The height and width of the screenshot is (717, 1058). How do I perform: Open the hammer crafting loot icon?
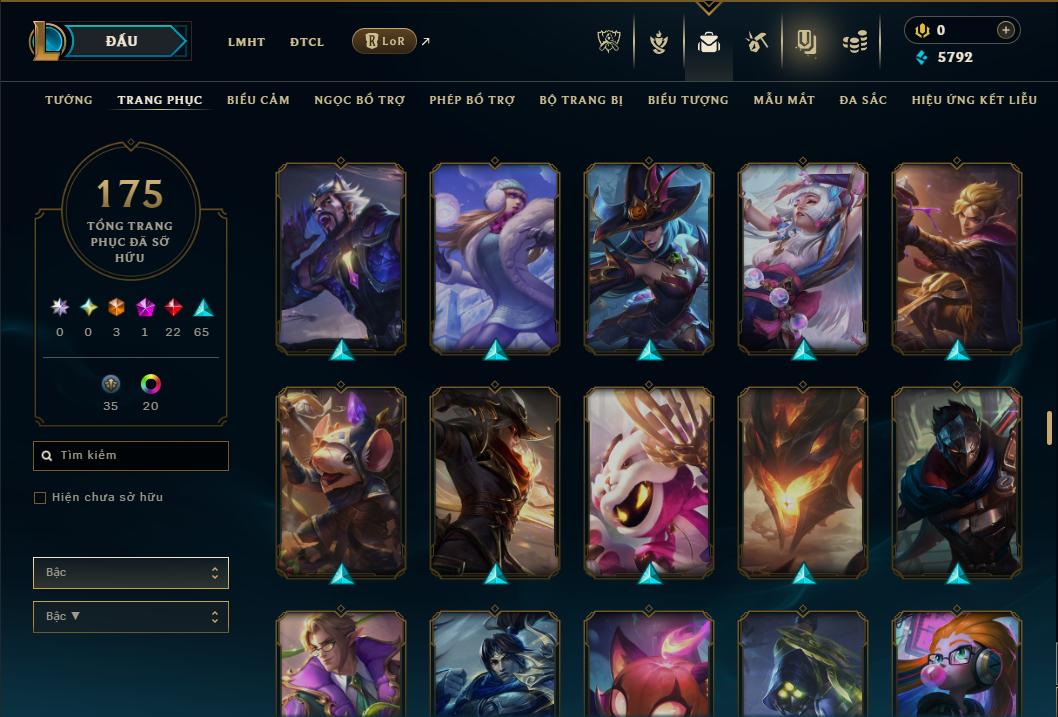pyautogui.click(x=757, y=42)
